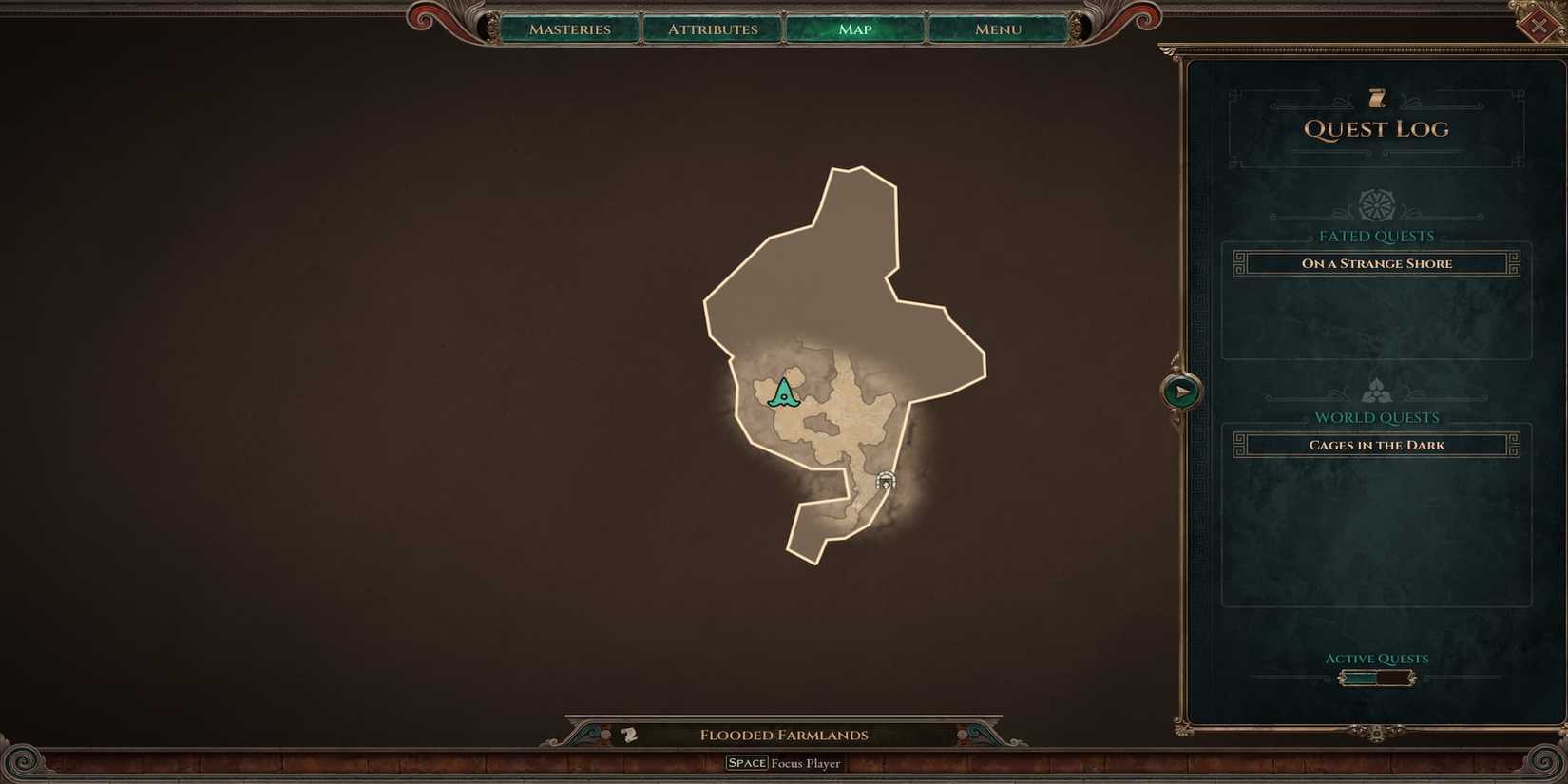This screenshot has height=784, width=1568.
Task: Click the SPACE Focus Player prompt
Action: (x=784, y=762)
